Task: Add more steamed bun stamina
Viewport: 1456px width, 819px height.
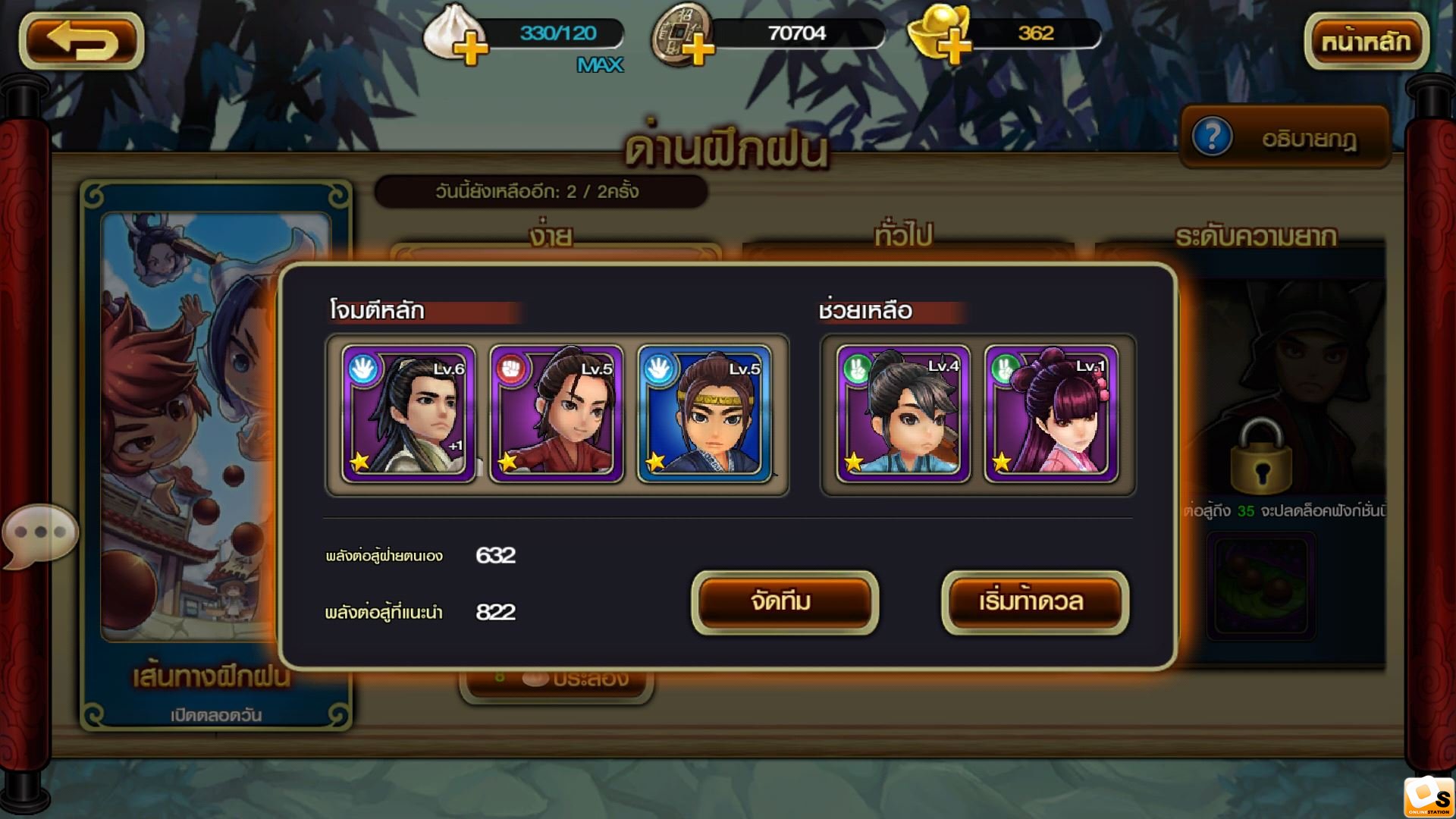Action: [x=469, y=50]
